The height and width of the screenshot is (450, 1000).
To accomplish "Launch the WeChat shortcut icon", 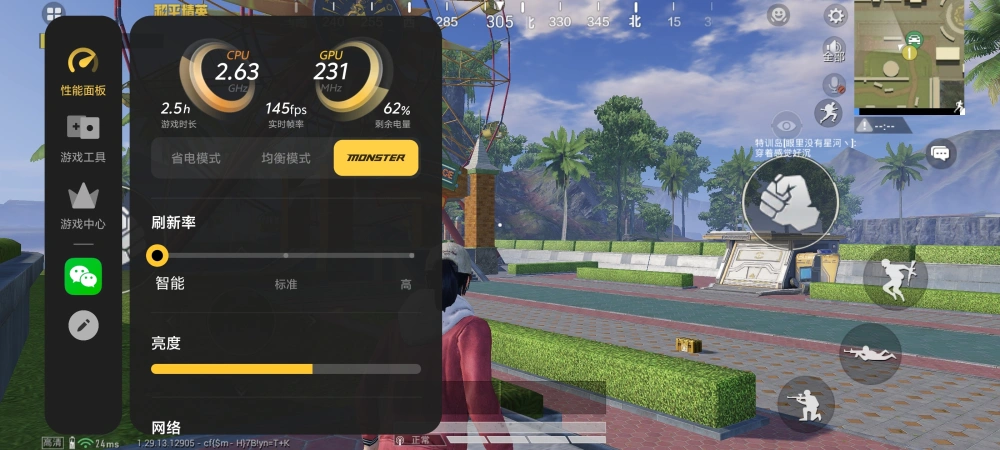I will pos(83,276).
